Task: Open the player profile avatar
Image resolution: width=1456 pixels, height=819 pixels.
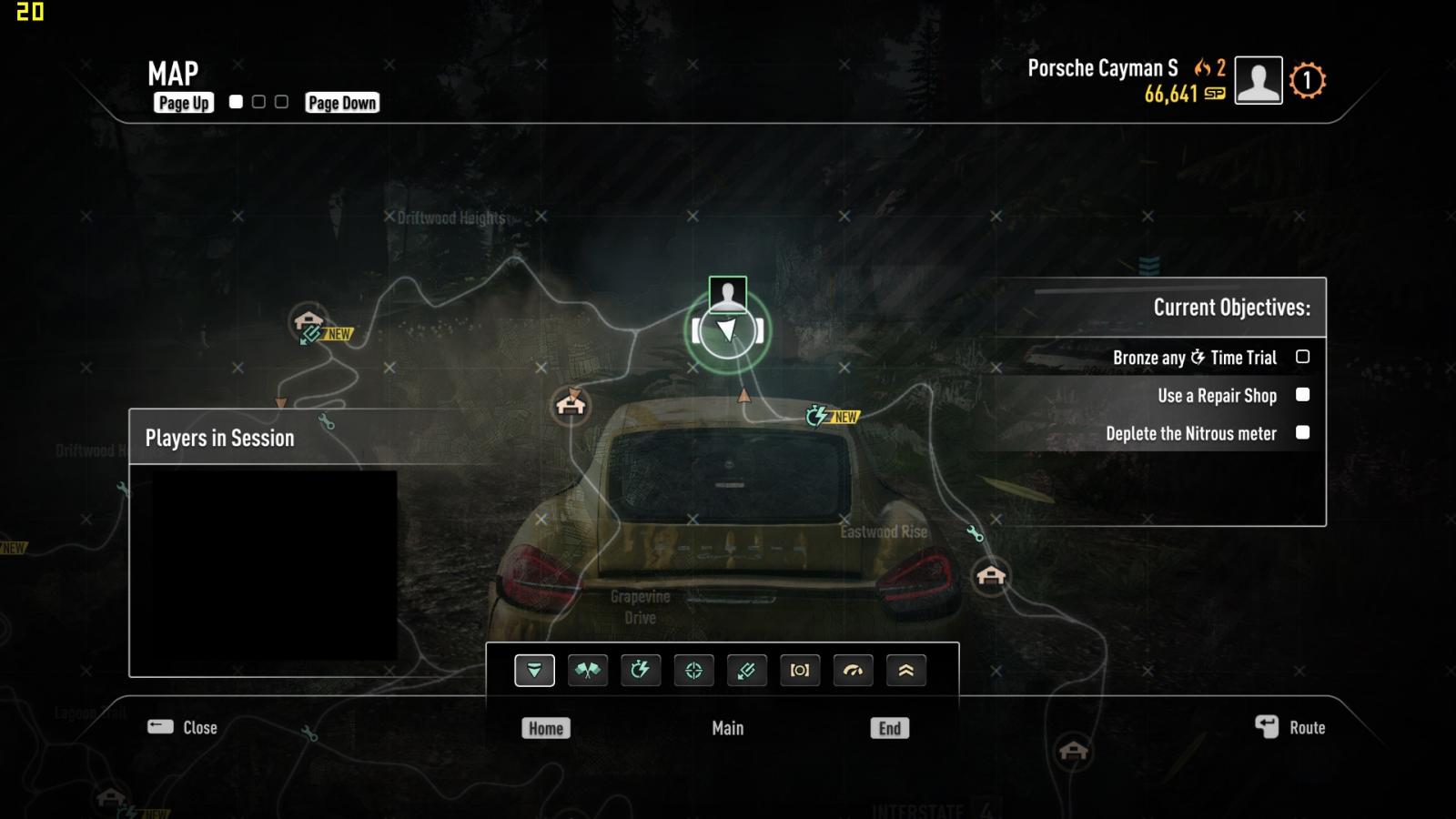Action: pyautogui.click(x=1258, y=80)
